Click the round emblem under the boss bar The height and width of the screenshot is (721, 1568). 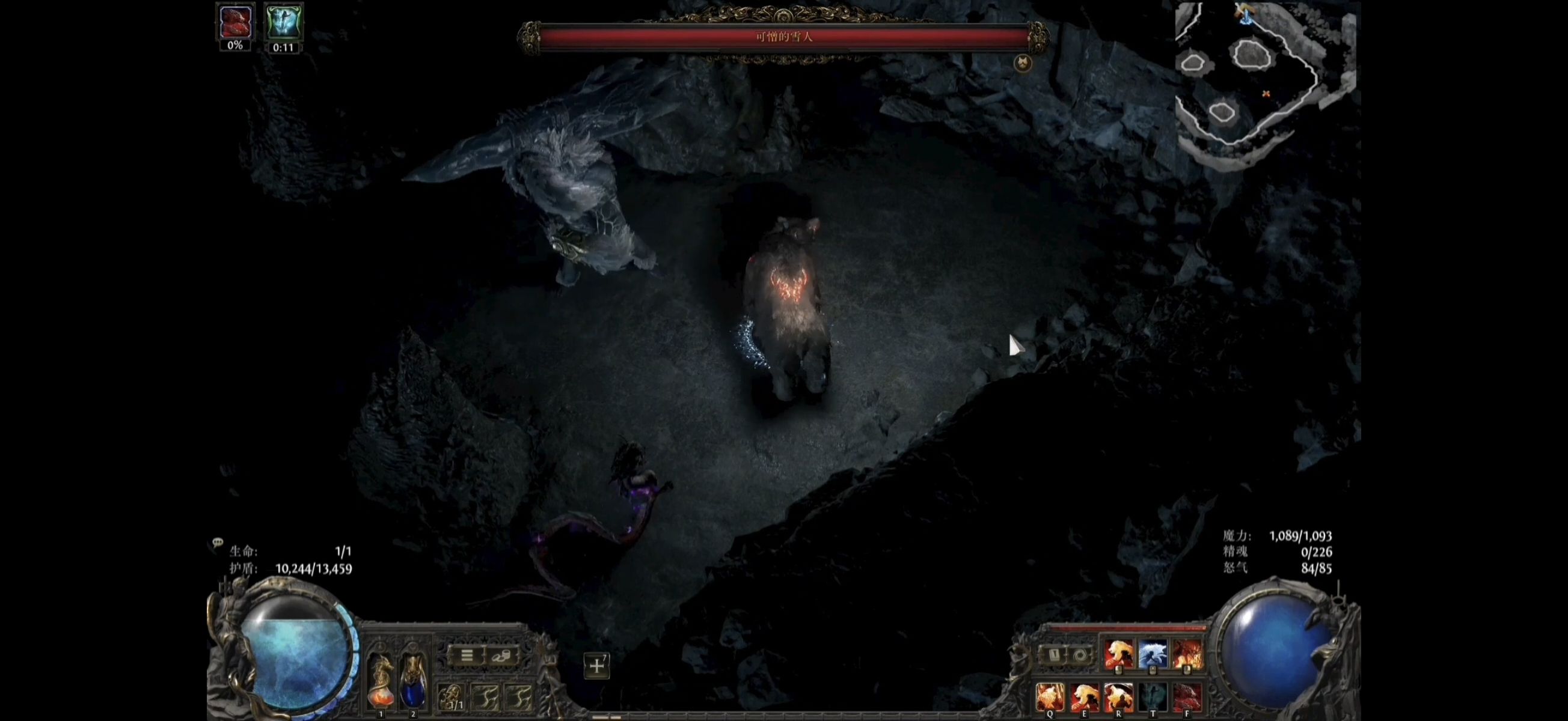click(1023, 62)
